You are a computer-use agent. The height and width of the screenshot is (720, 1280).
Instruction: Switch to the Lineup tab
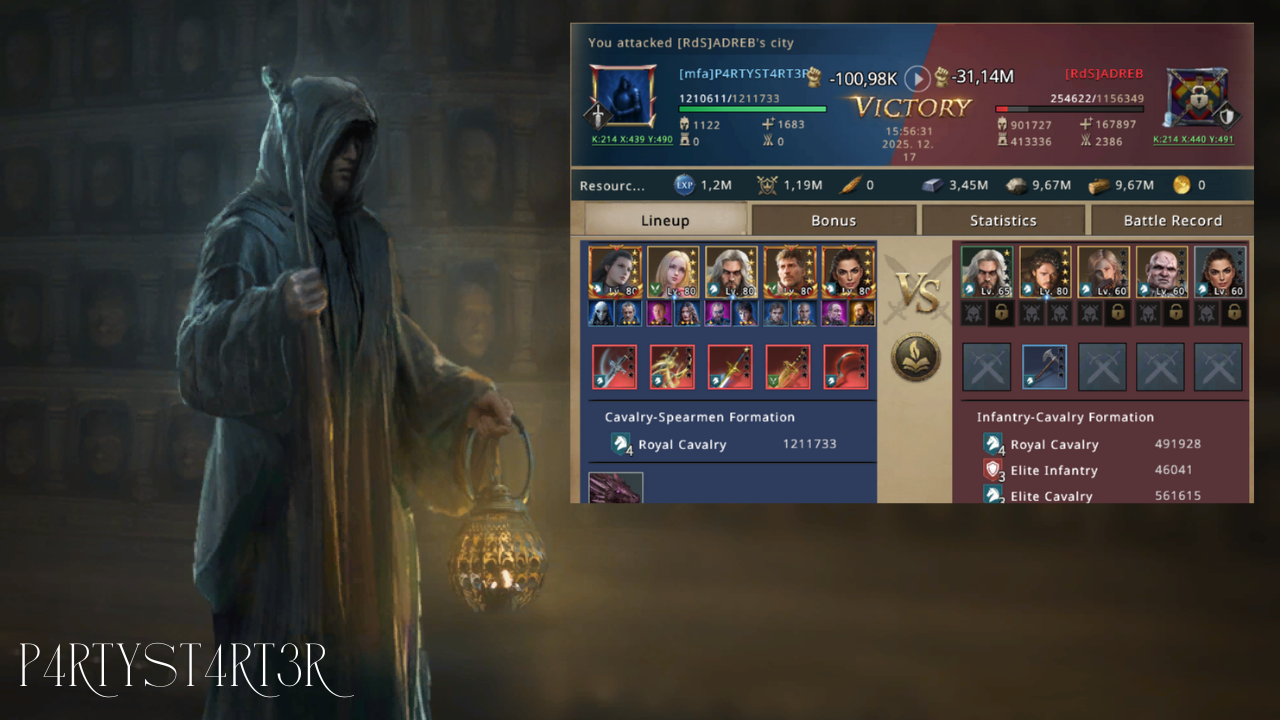tap(665, 220)
